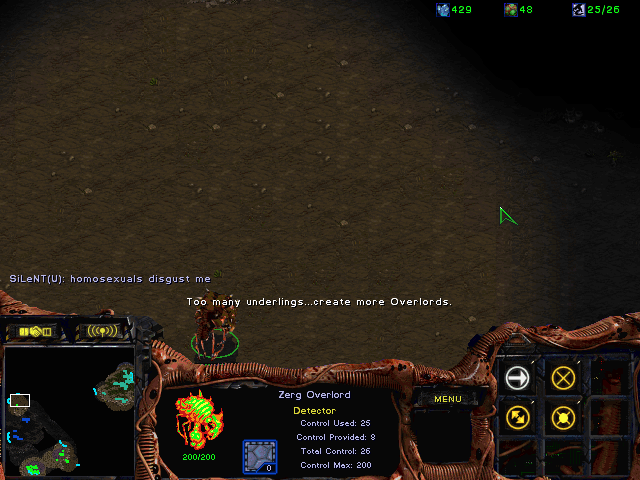
Task: Issue the Stop command
Action: pyautogui.click(x=563, y=377)
